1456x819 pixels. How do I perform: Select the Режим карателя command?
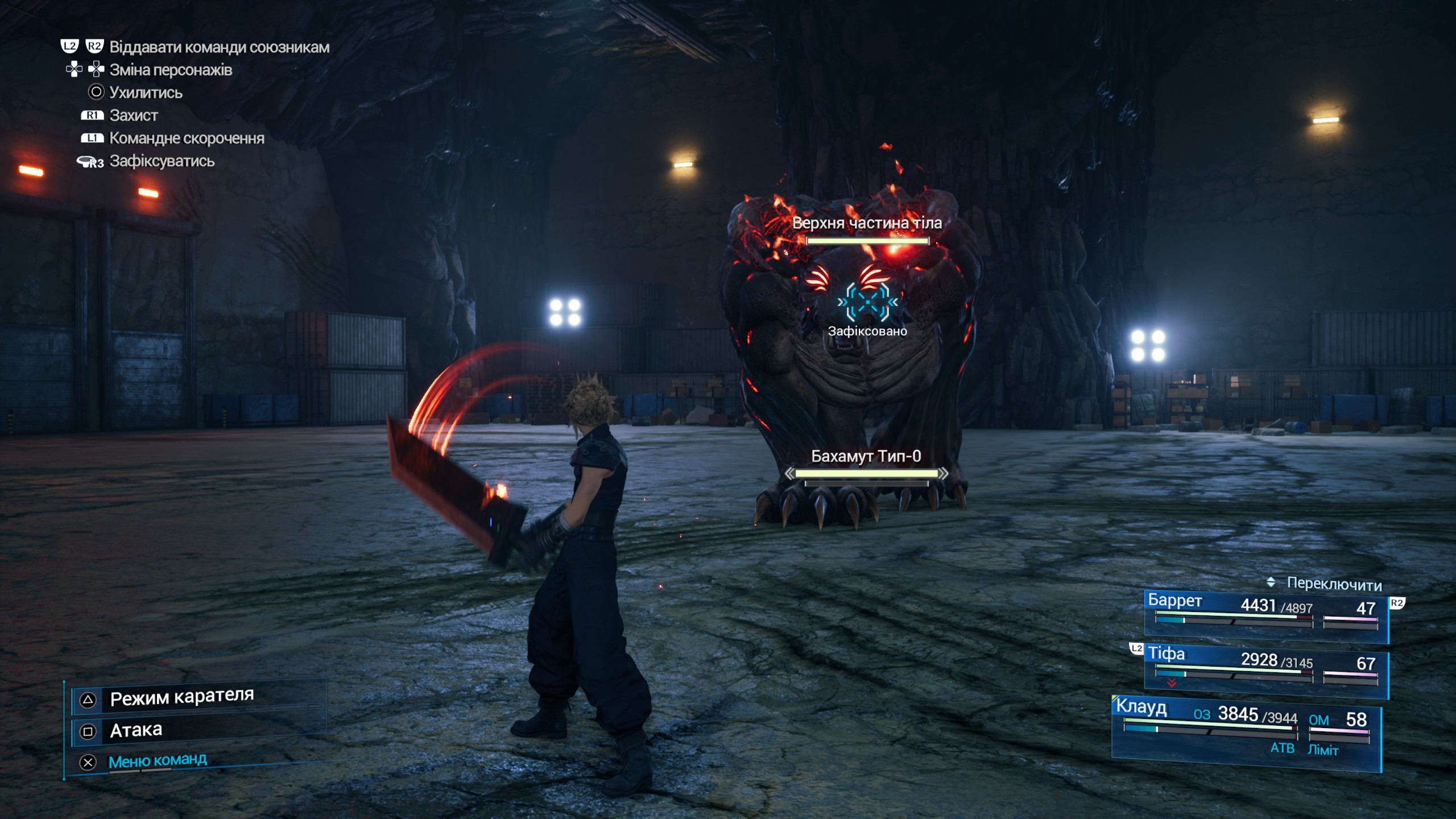tap(182, 698)
